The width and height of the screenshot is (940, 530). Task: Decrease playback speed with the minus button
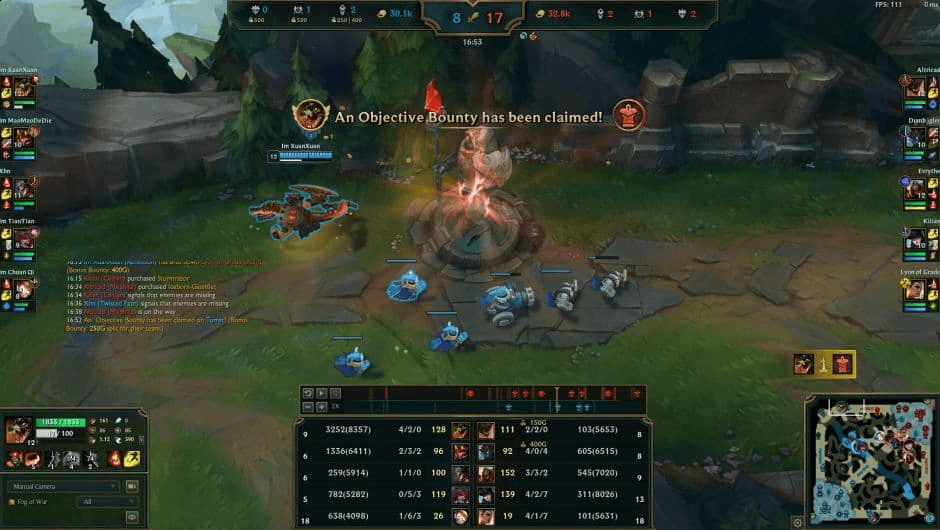(308, 408)
